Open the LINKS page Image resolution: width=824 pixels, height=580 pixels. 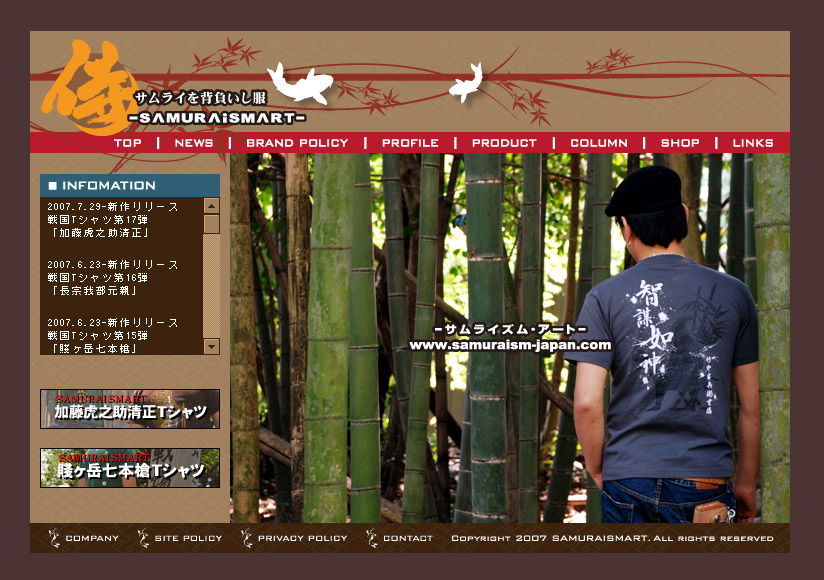coord(753,143)
